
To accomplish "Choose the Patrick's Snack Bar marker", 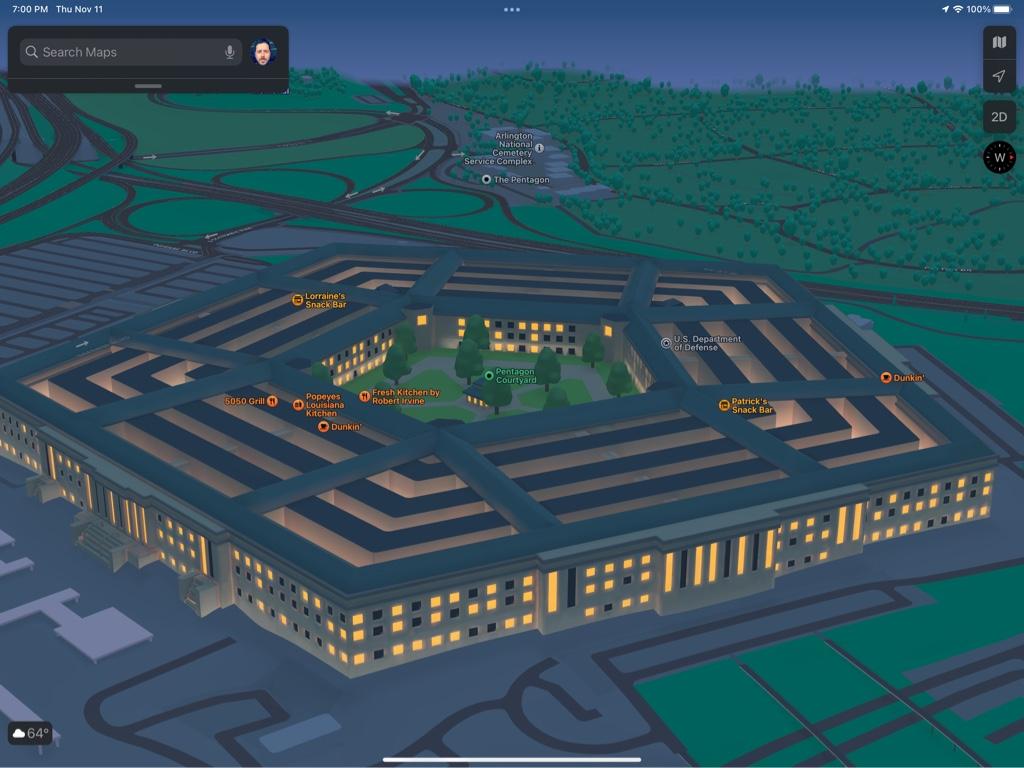I will pos(724,405).
